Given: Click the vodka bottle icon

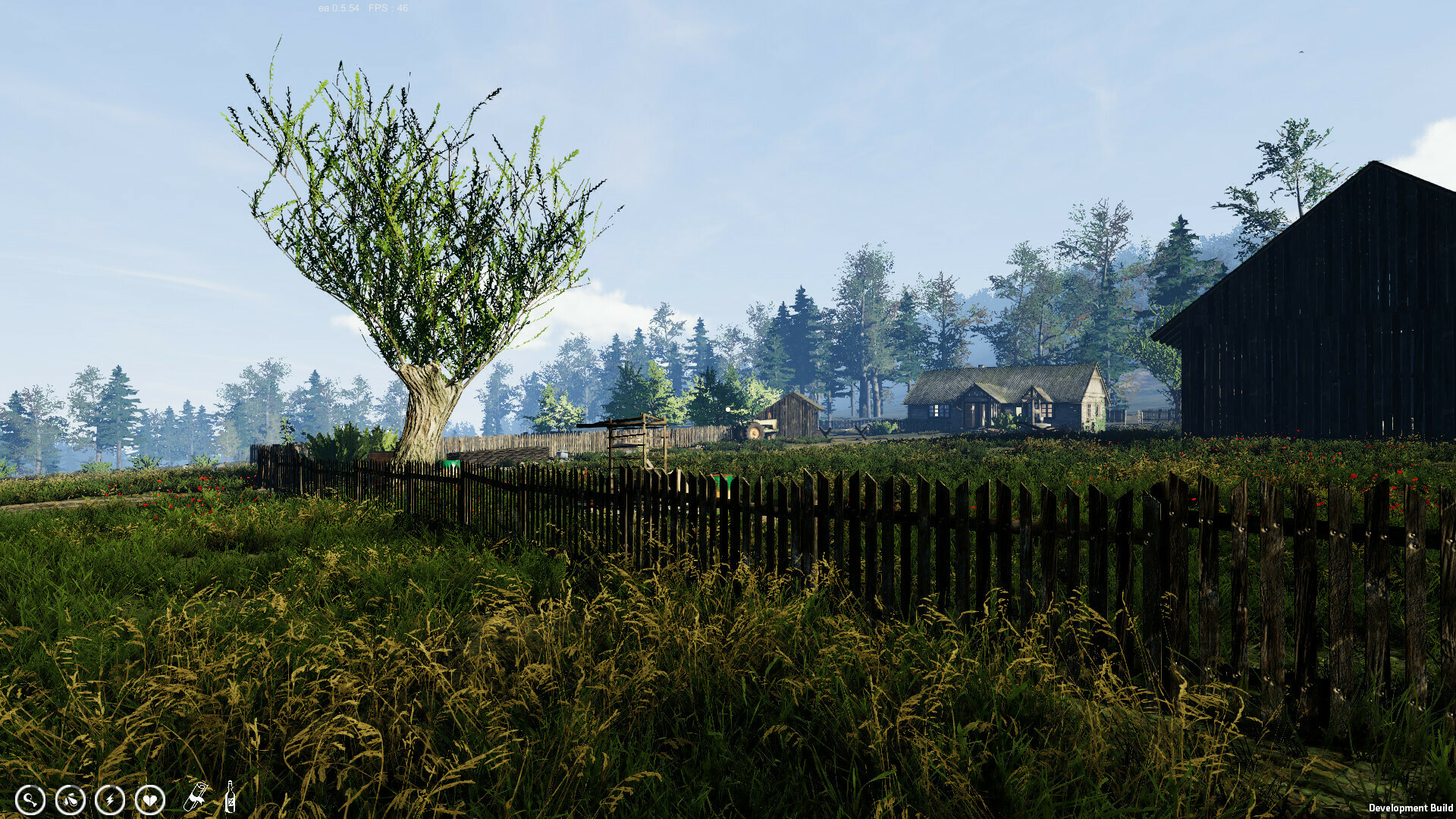Looking at the screenshot, I should (x=230, y=797).
